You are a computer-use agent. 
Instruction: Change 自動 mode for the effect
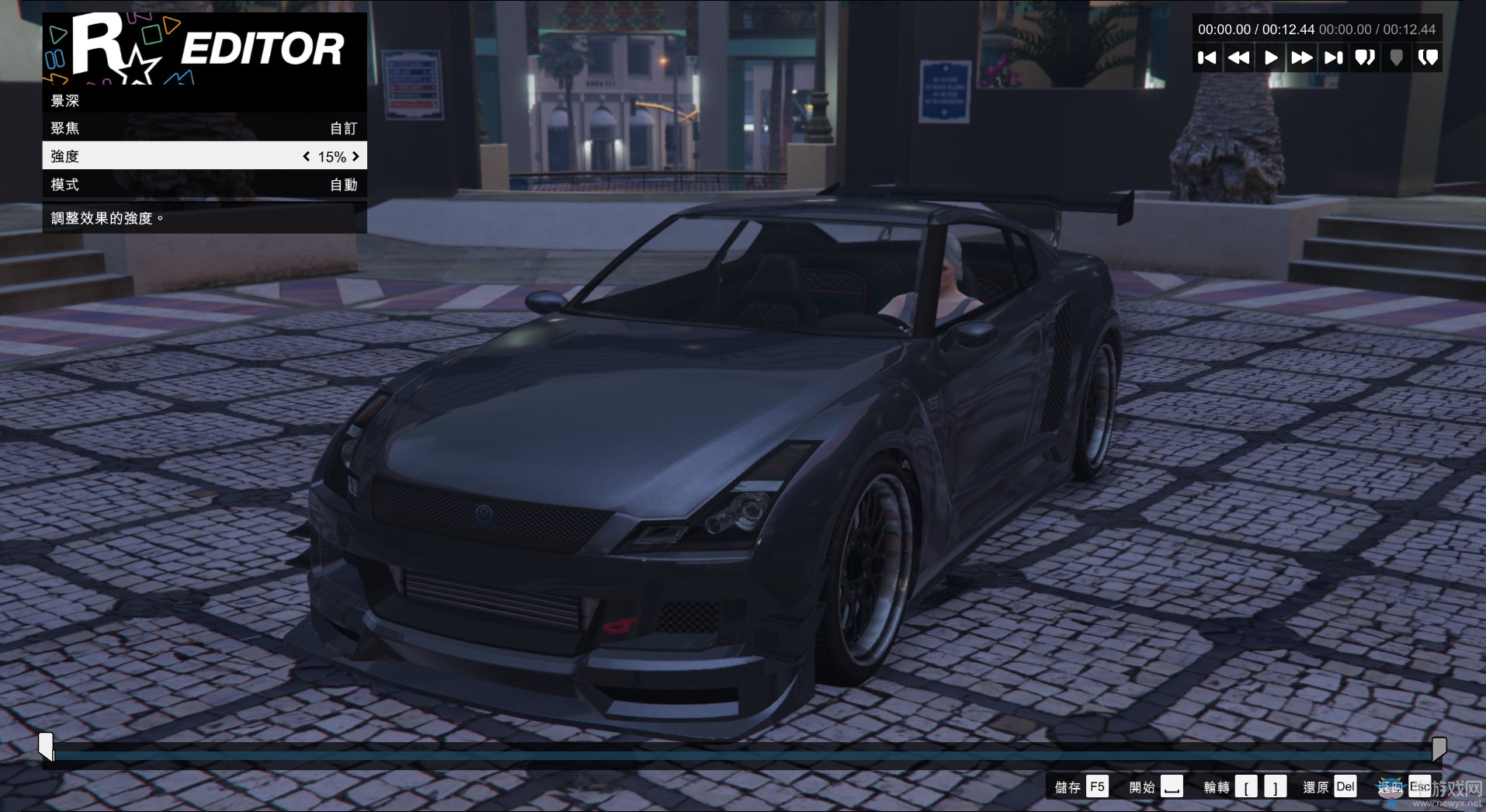[342, 184]
